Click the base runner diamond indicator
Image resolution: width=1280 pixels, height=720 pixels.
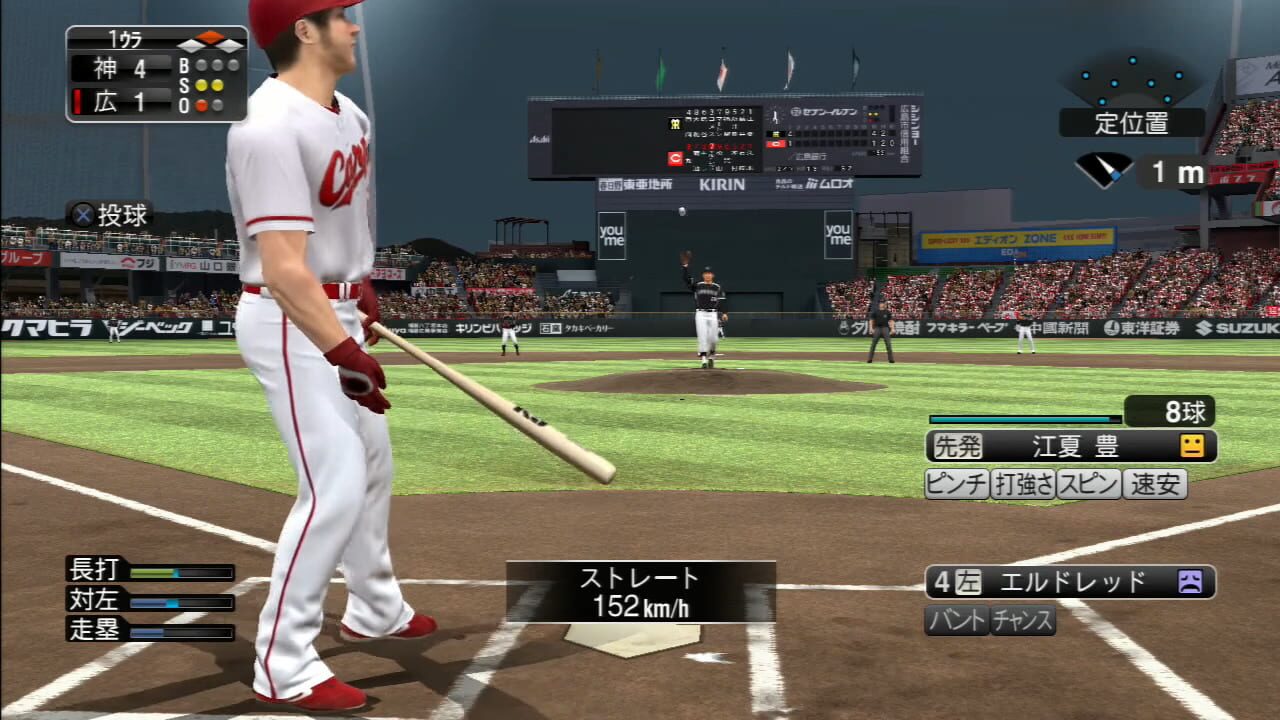pos(210,41)
